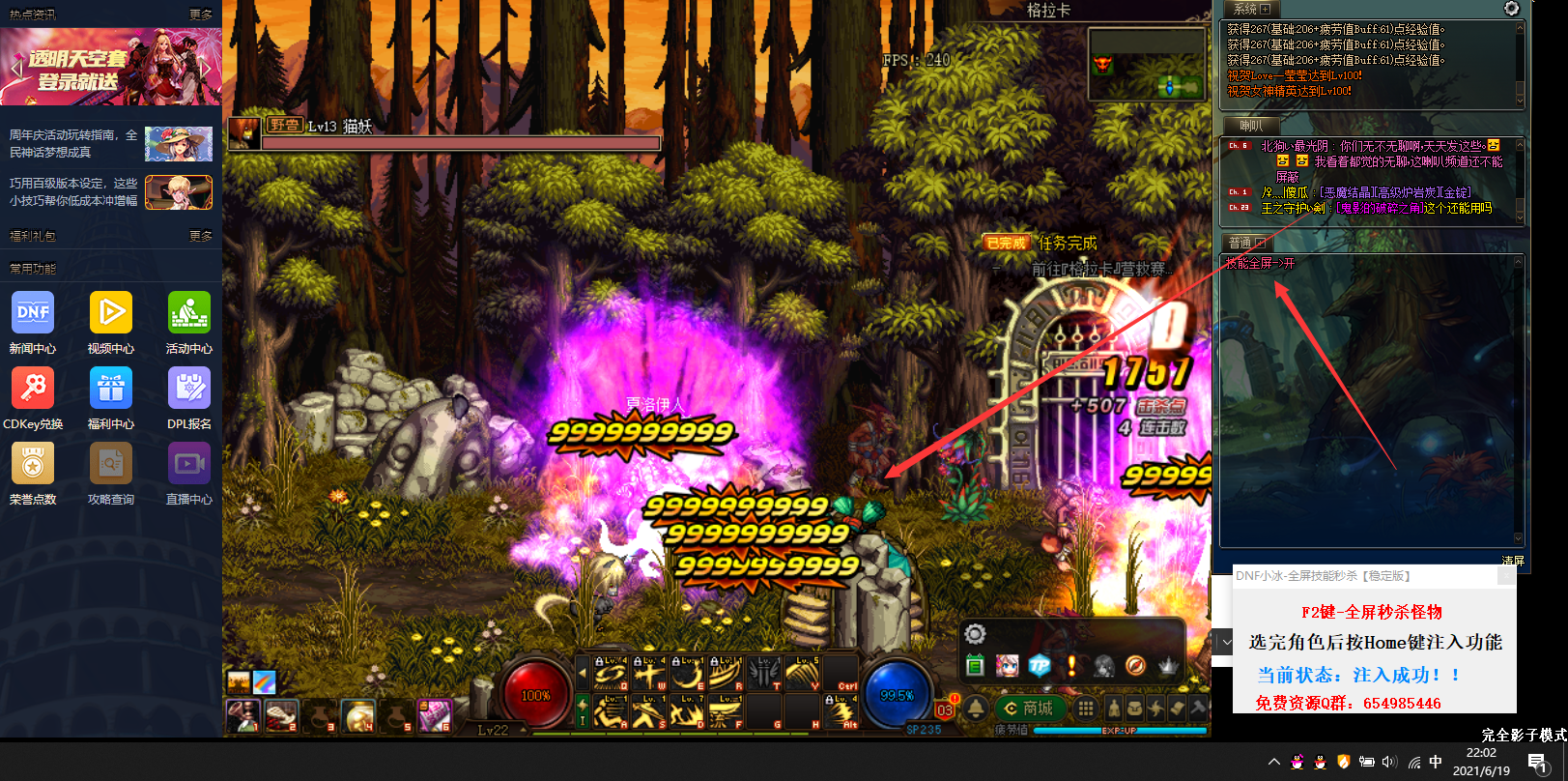The height and width of the screenshot is (781, 1568).
Task: Switch to the 喇叭 megaphone chat tab
Action: pyautogui.click(x=1251, y=126)
